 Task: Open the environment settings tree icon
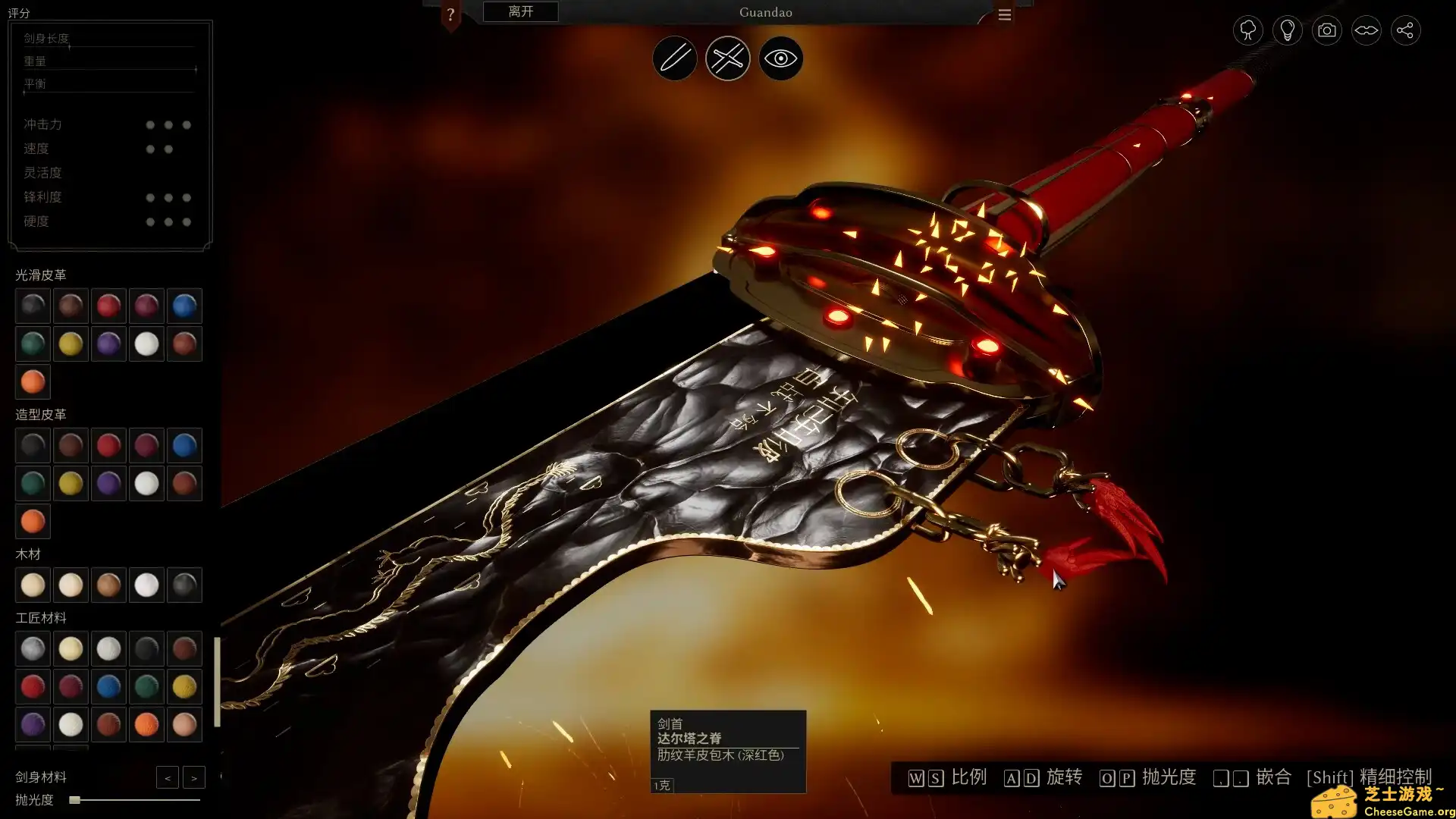tap(1247, 30)
